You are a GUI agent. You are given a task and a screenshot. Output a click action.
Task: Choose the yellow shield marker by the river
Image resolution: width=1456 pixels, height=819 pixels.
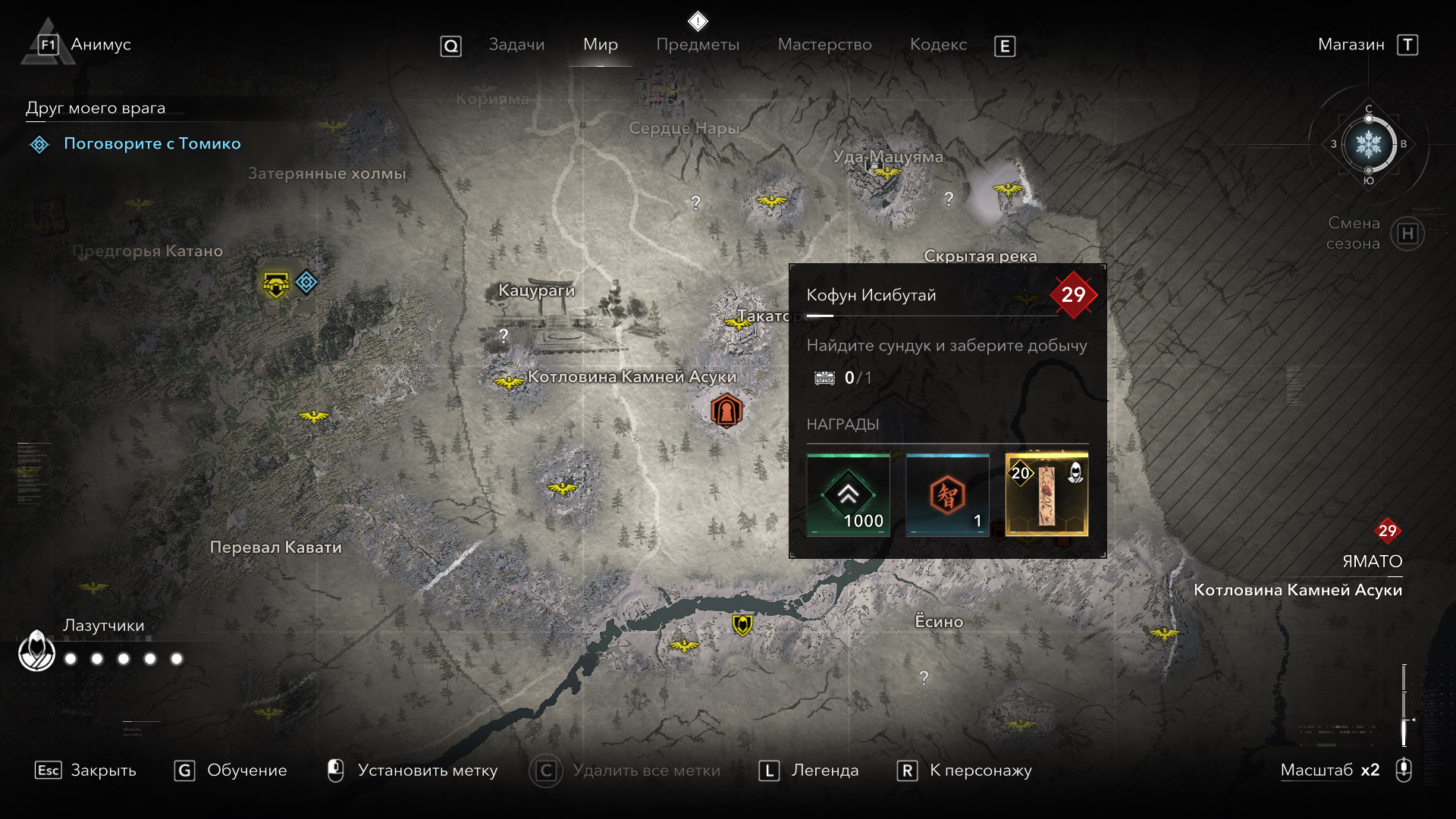[x=742, y=625]
